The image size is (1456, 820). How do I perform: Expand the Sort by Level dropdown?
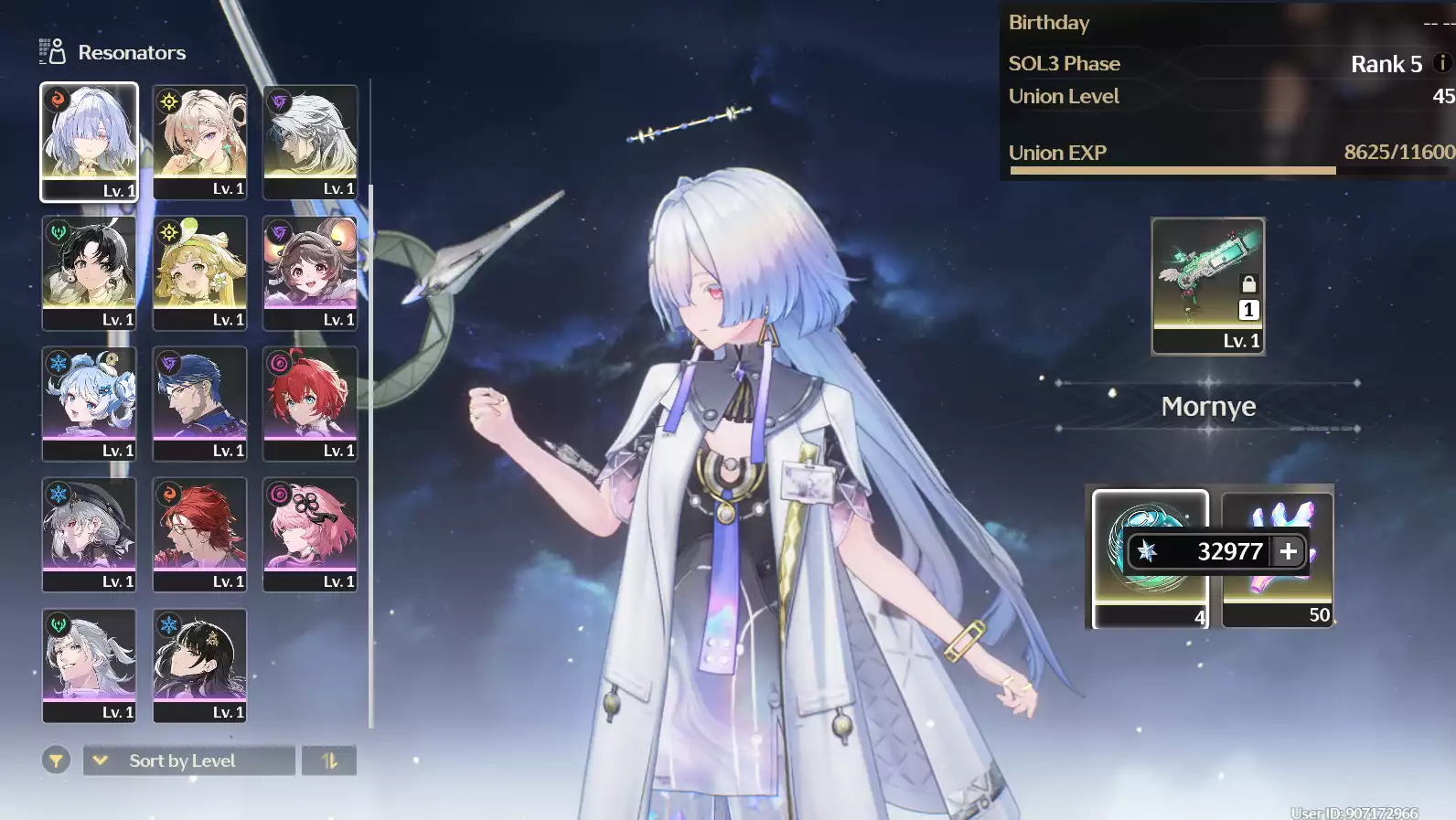pyautogui.click(x=187, y=760)
